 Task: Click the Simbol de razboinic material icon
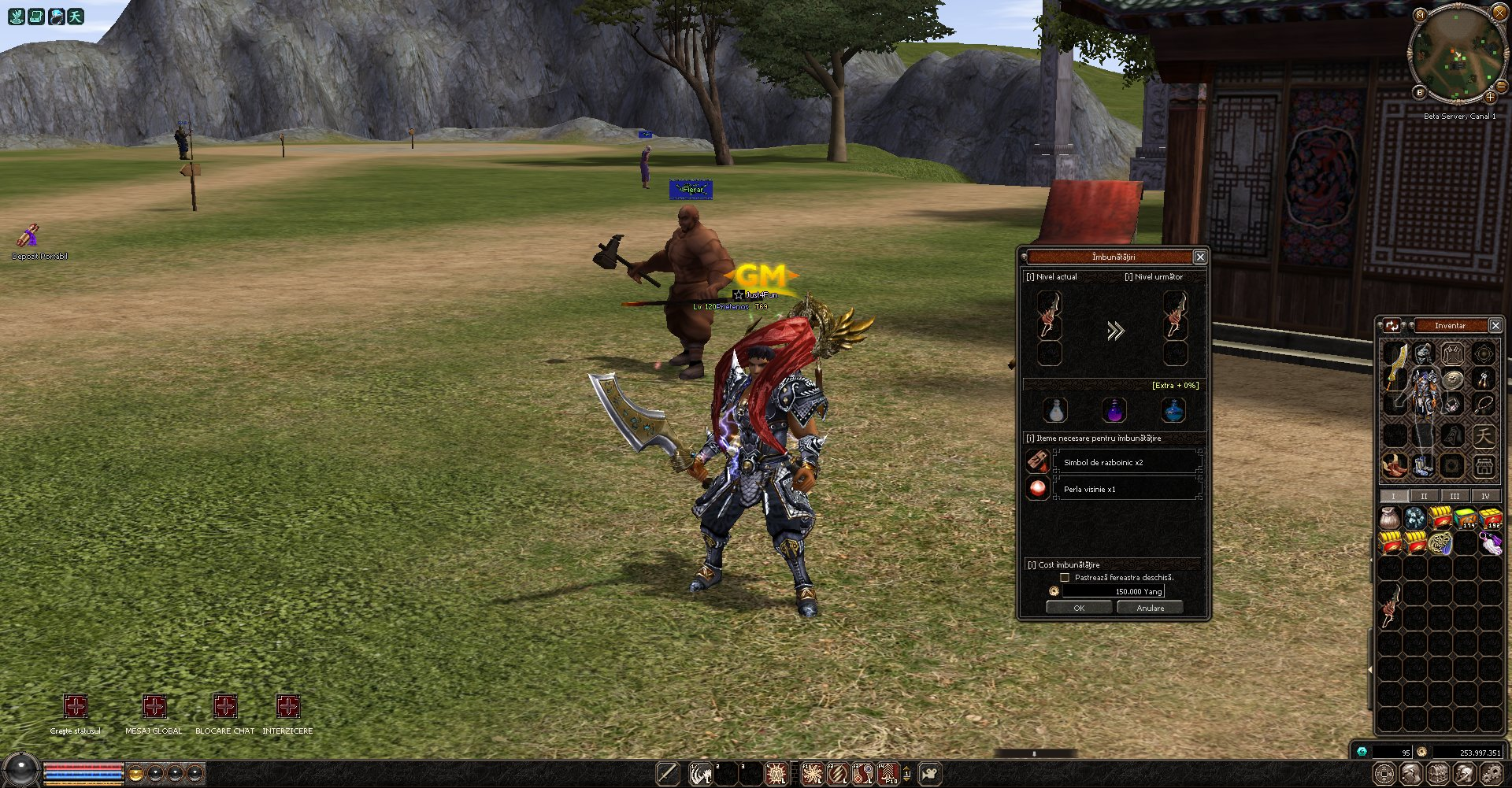1038,461
